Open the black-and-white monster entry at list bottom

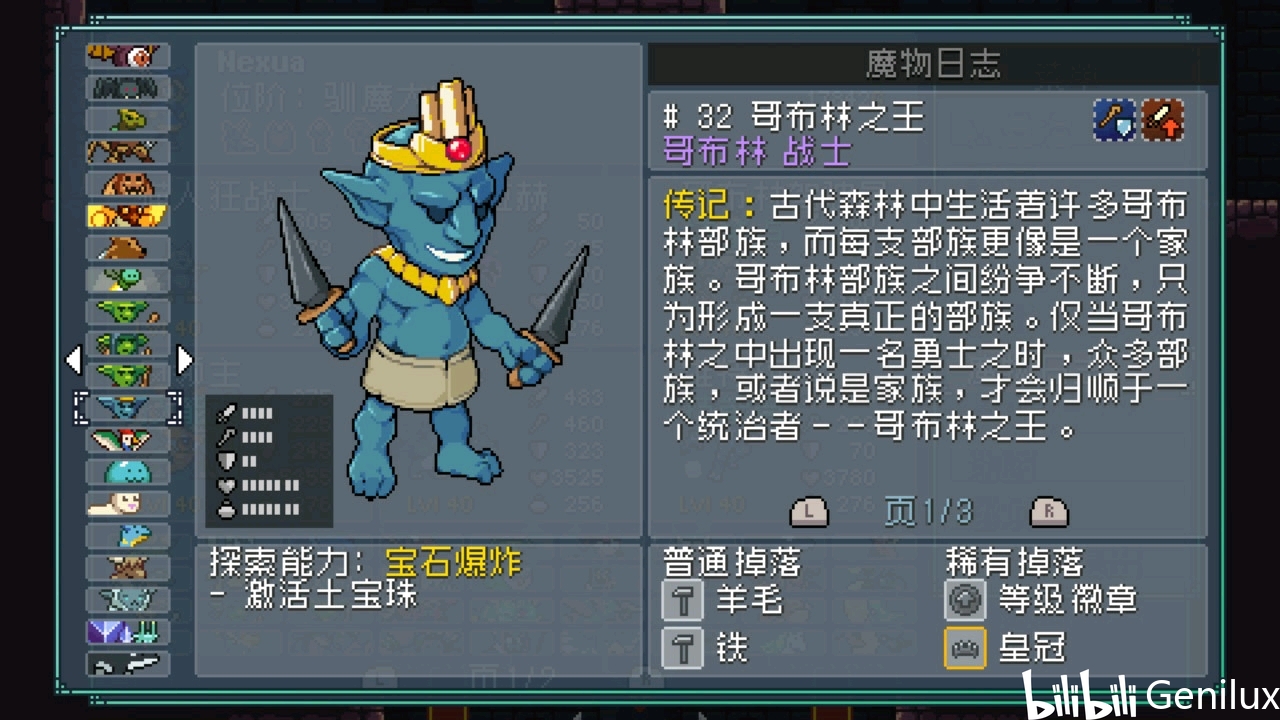tap(128, 664)
